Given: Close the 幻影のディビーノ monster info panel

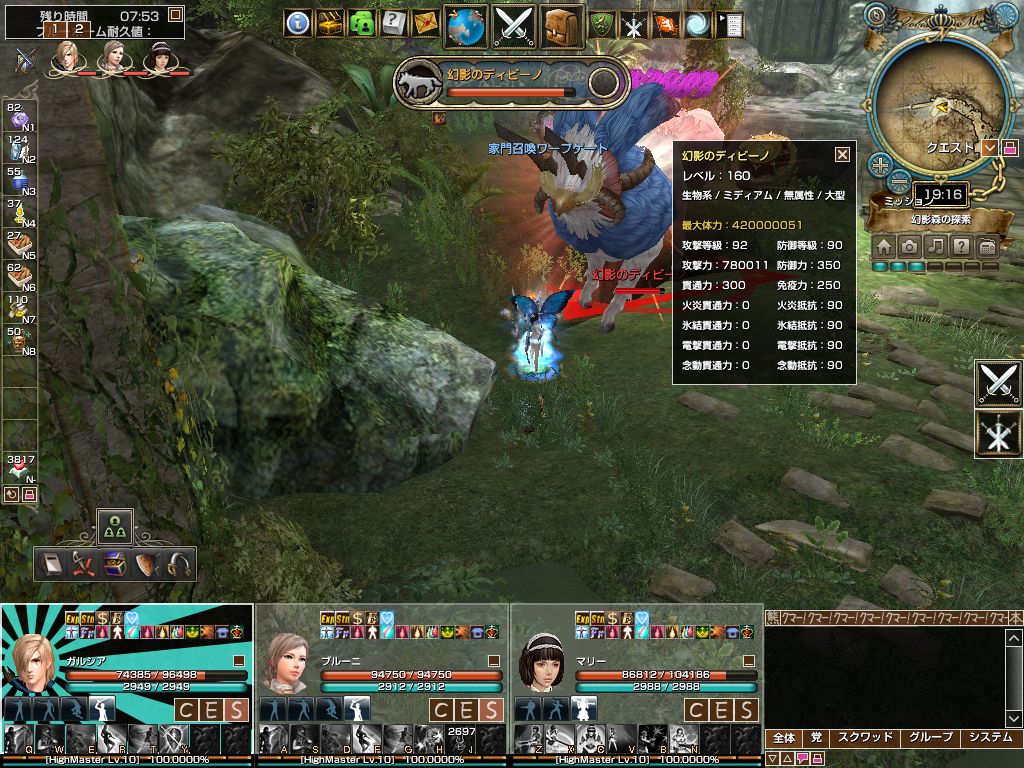Looking at the screenshot, I should [x=842, y=154].
